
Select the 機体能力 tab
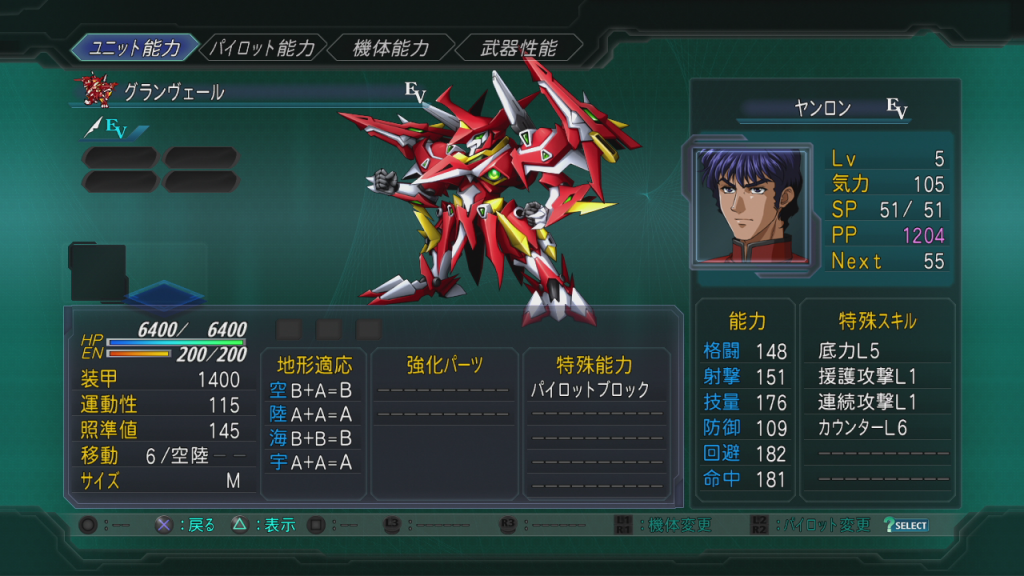coord(390,47)
